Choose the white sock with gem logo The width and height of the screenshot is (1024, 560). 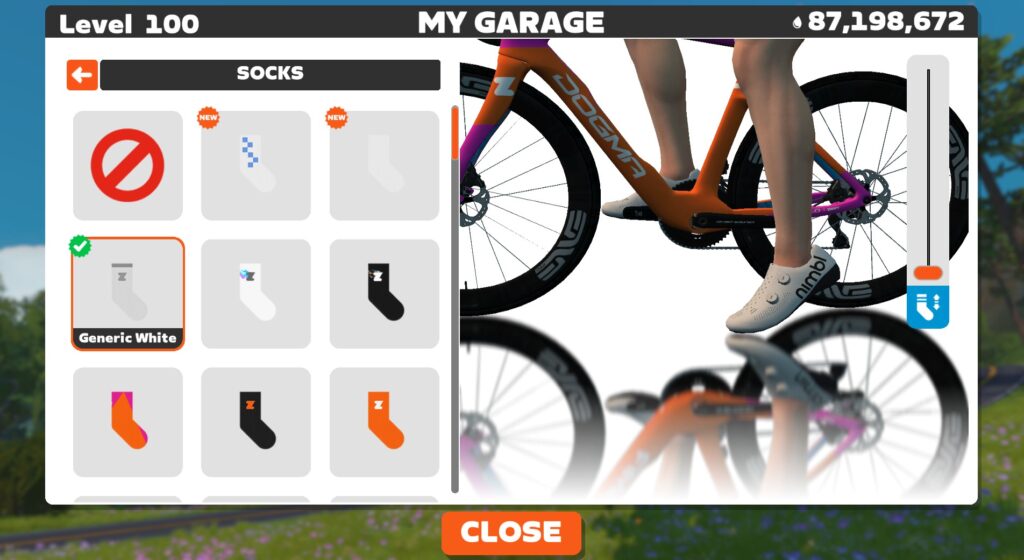tap(256, 293)
